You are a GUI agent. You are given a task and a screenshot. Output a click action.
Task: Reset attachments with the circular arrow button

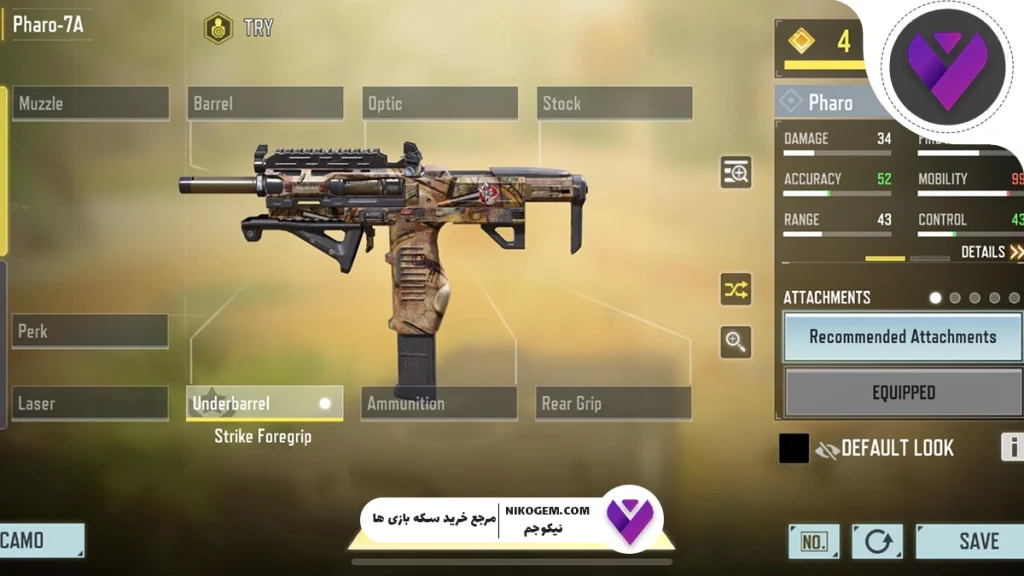877,541
